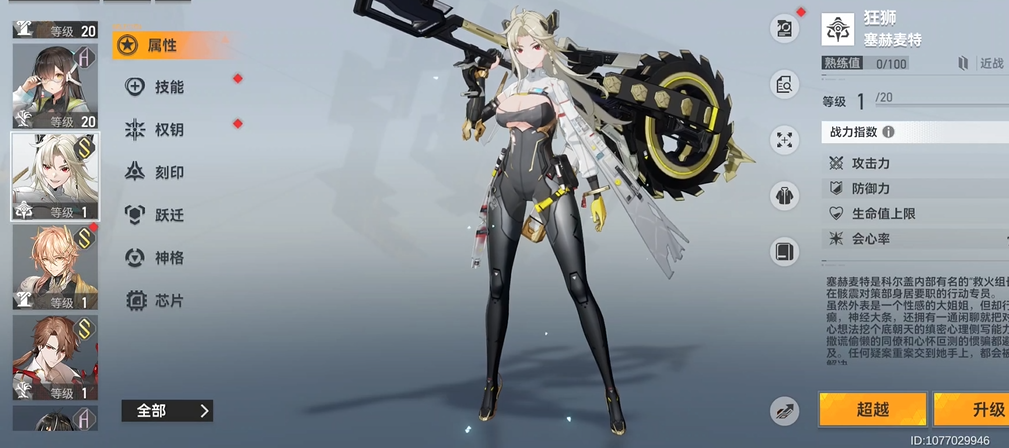Pick the brown-haired character portrait
Screen dimensions: 1009x448
point(54,356)
